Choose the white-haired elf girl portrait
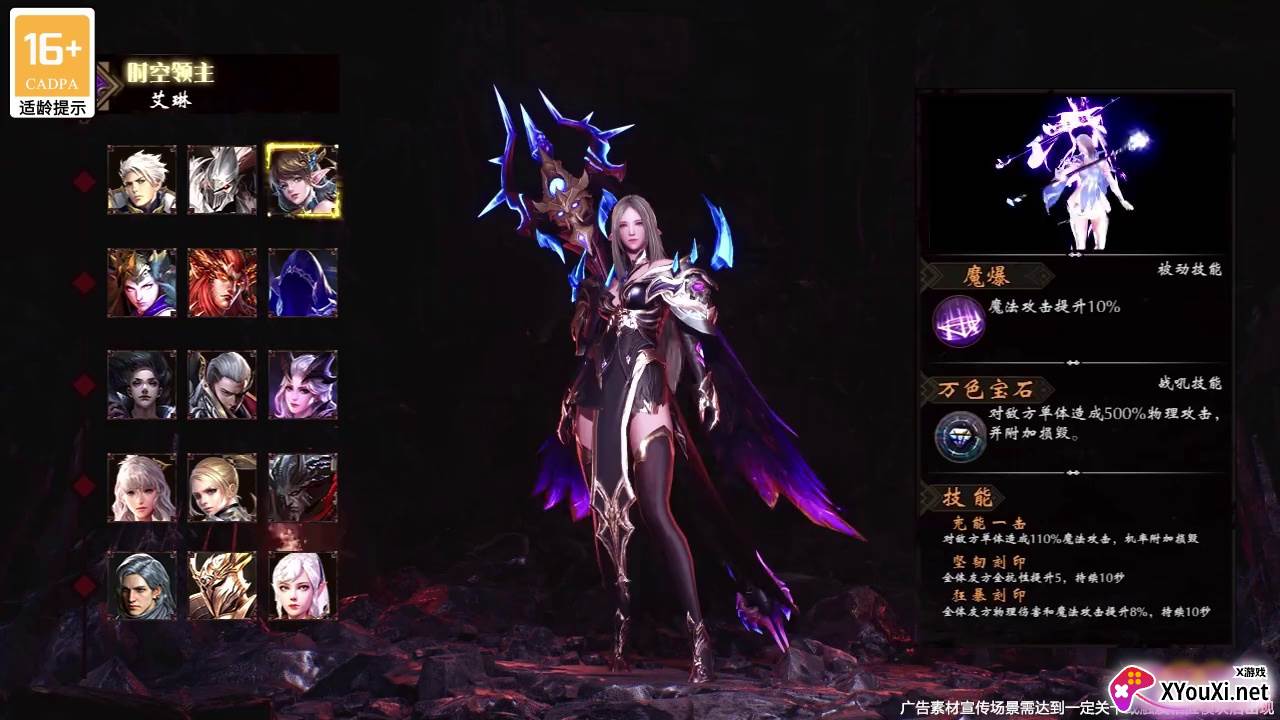The image size is (1280, 720). [x=302, y=586]
